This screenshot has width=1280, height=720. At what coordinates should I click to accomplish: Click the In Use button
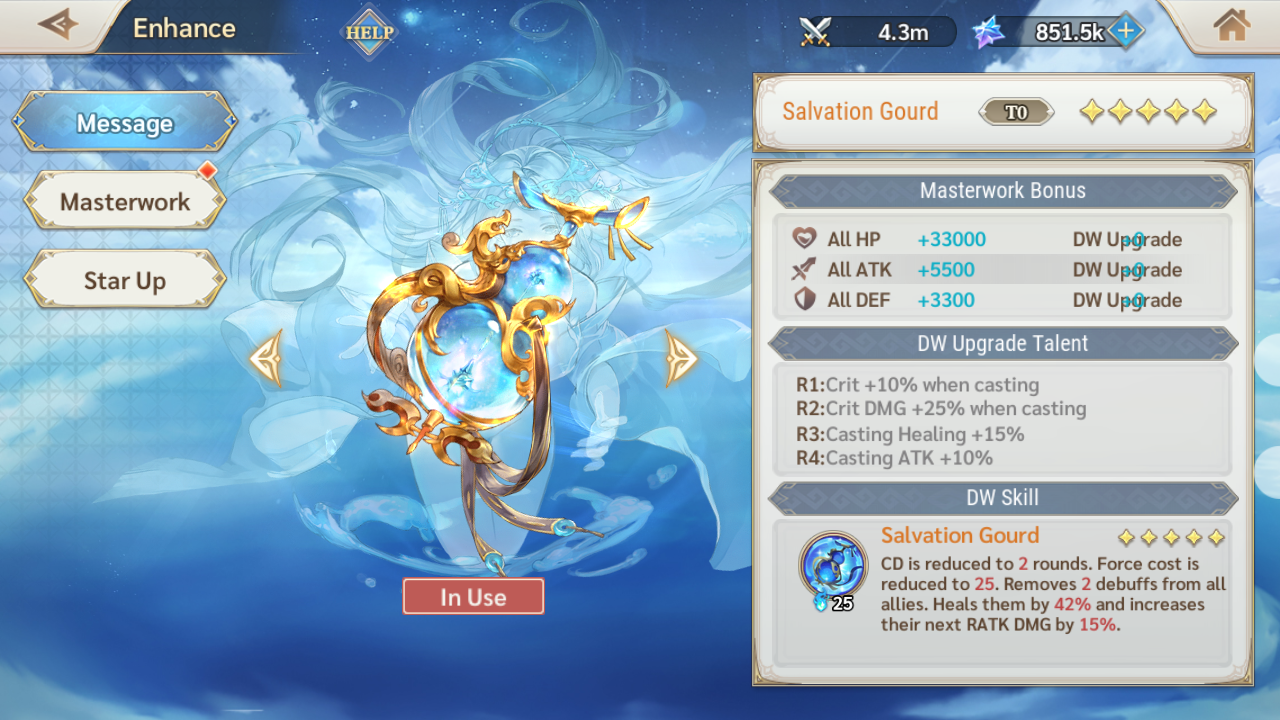(473, 597)
